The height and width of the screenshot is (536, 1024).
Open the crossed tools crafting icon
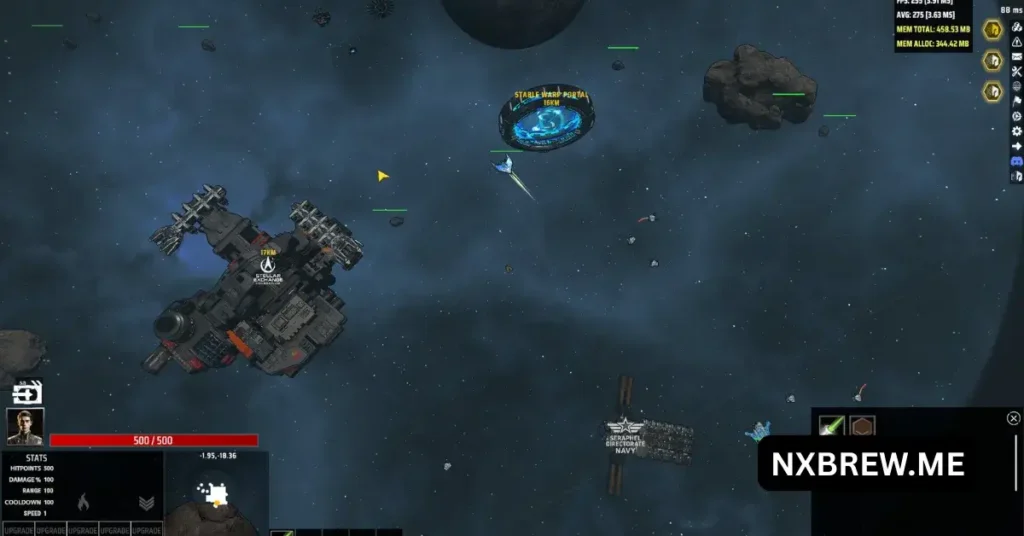(x=1017, y=71)
